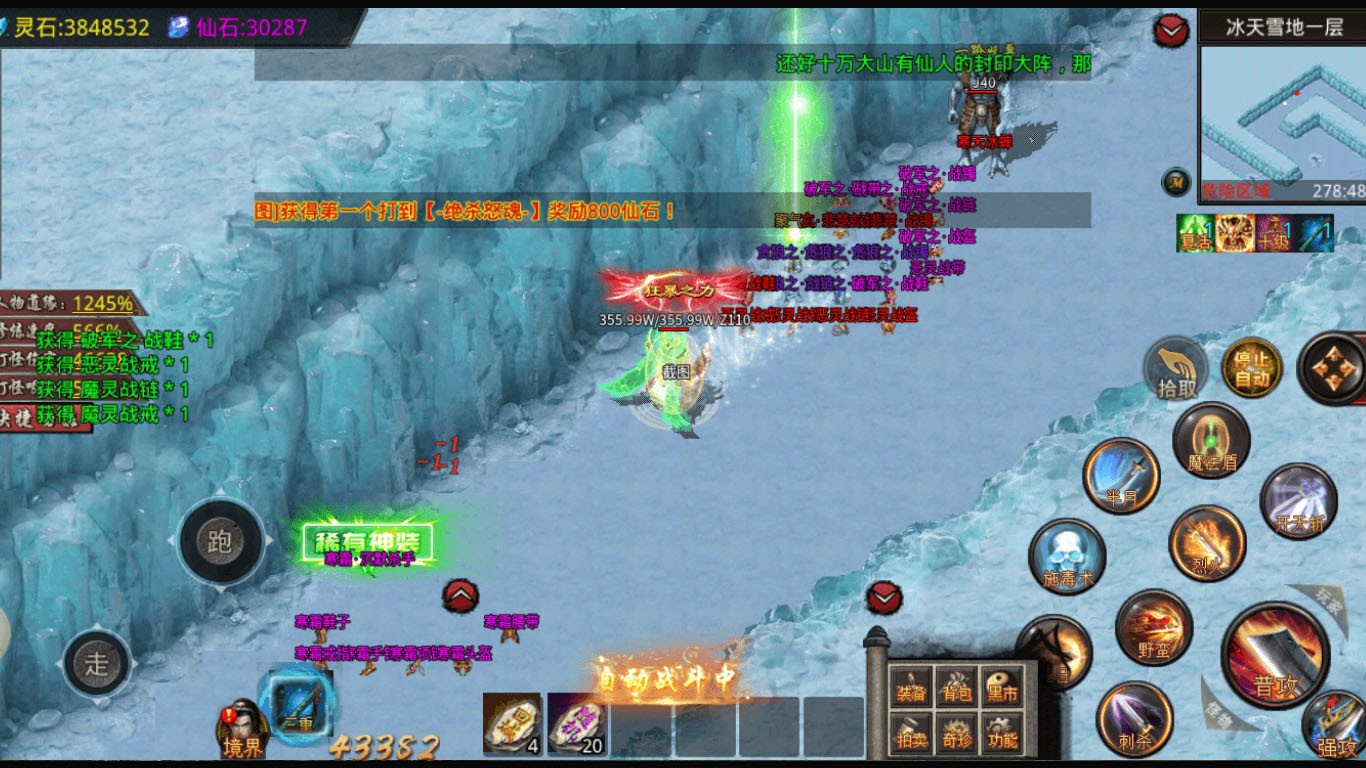Toggle the 停止自动 auto-battle button
The image size is (1366, 768).
(x=1251, y=369)
